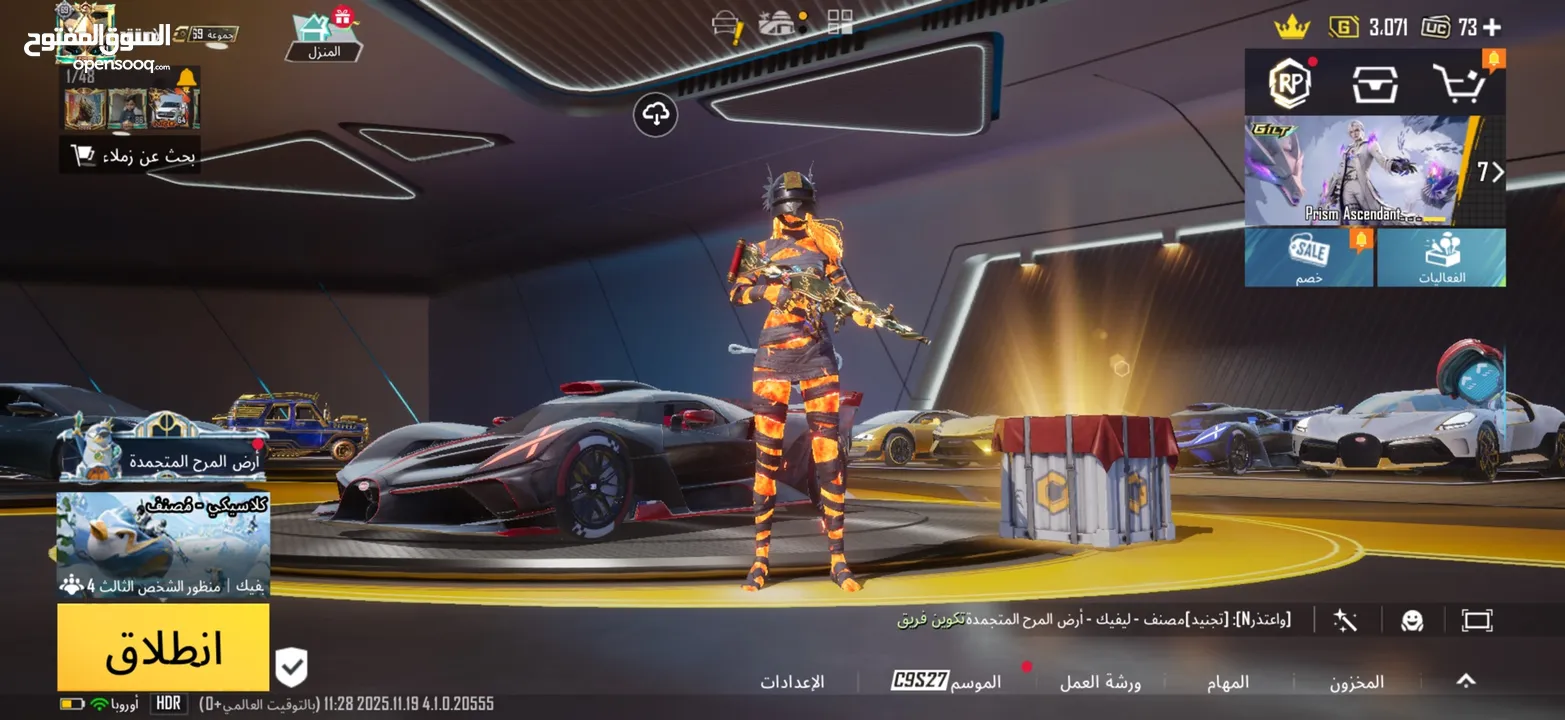
Task: Open the helmet icon with exclamation mark
Action: [x=726, y=20]
